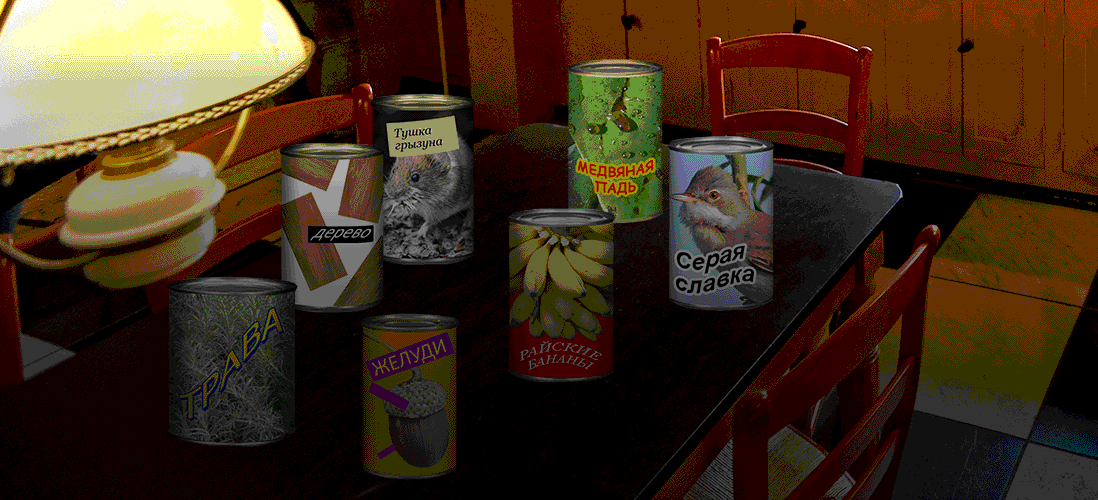Choose the can labeled ТРАВА
This screenshot has width=1098, height=500.
231,362
